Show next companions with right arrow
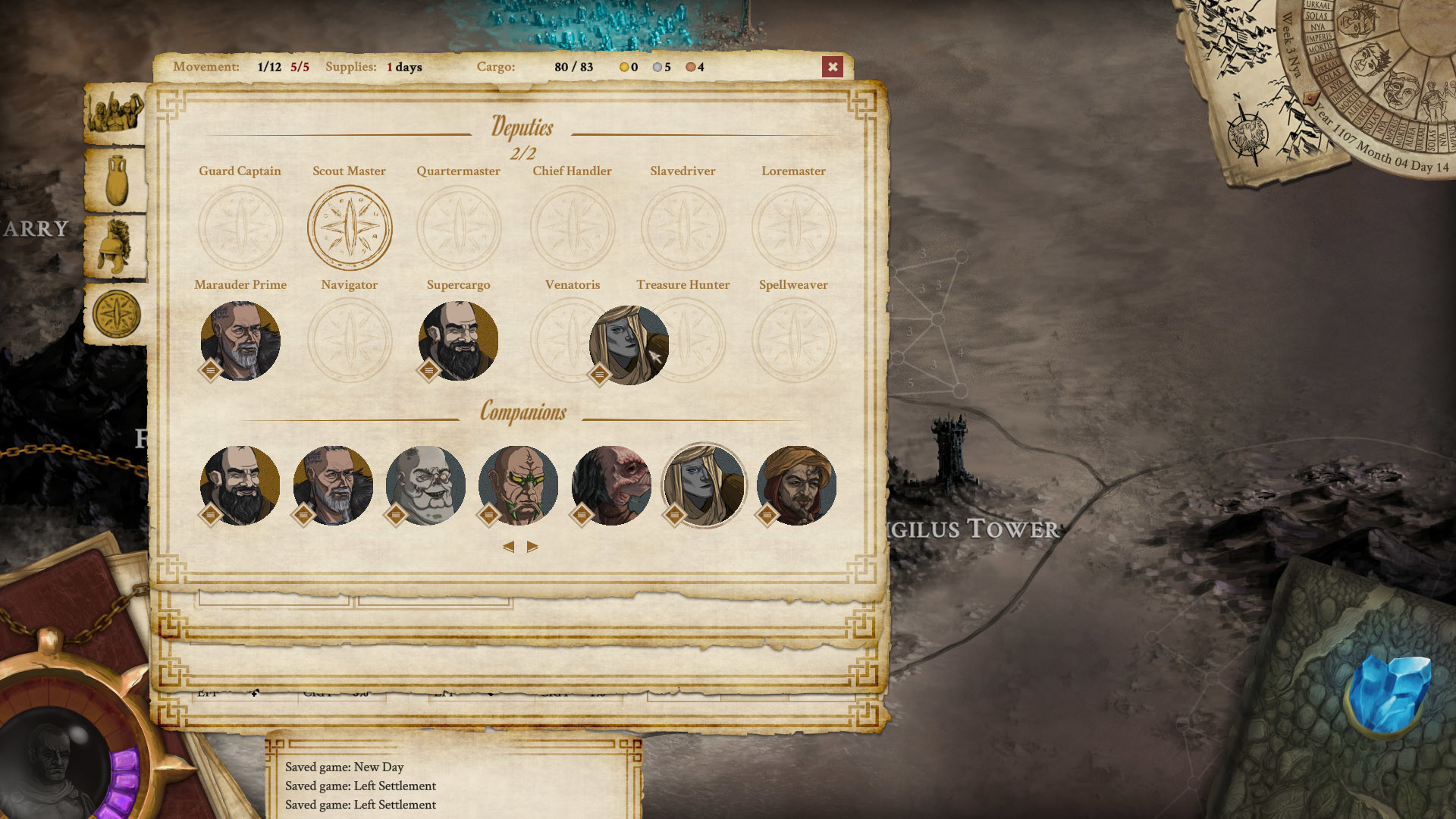This screenshot has height=819, width=1456. tap(532, 547)
